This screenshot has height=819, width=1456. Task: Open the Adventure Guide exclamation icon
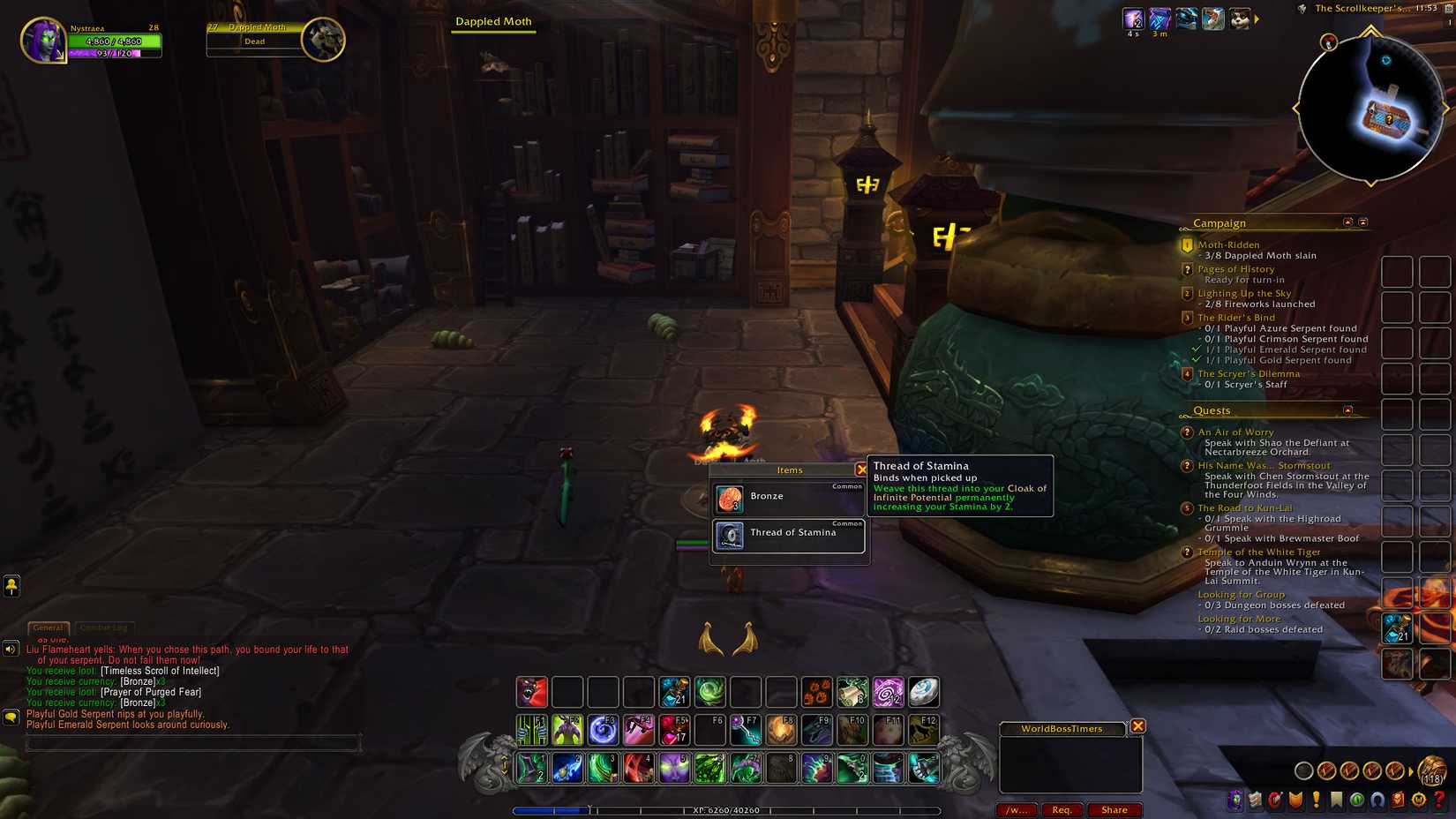point(1316,799)
